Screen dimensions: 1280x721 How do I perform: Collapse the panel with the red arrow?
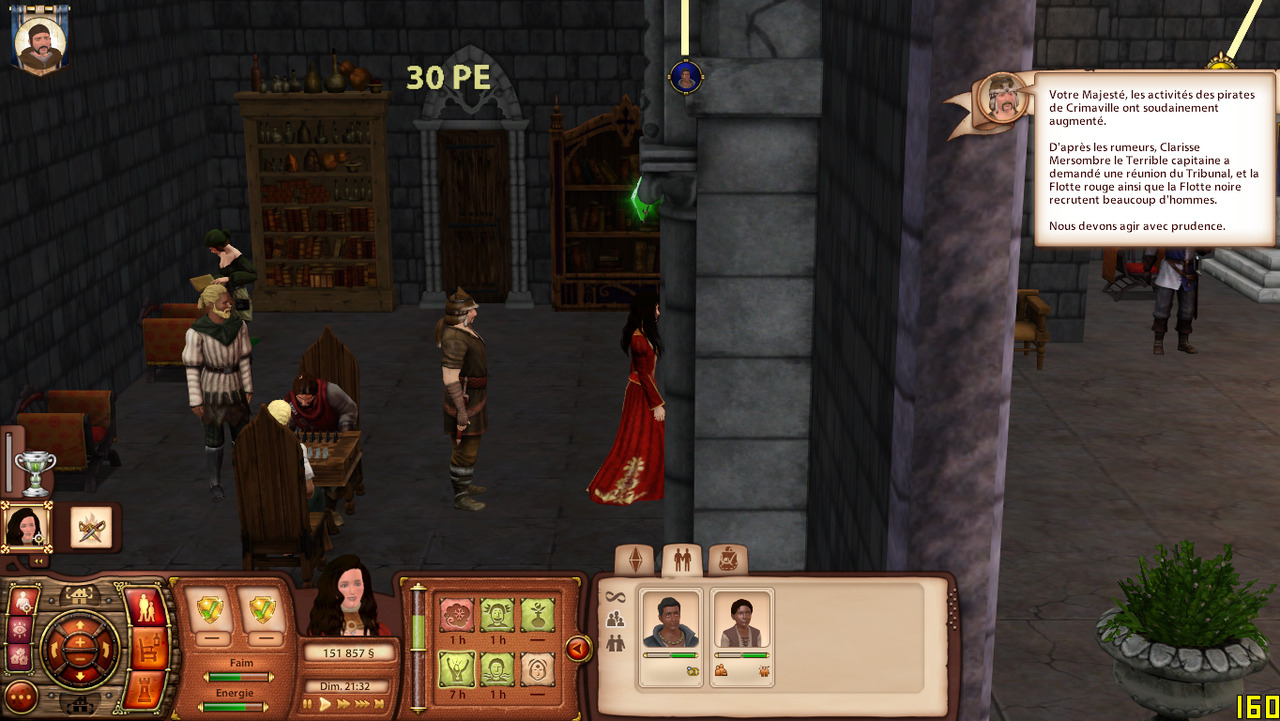coord(578,649)
